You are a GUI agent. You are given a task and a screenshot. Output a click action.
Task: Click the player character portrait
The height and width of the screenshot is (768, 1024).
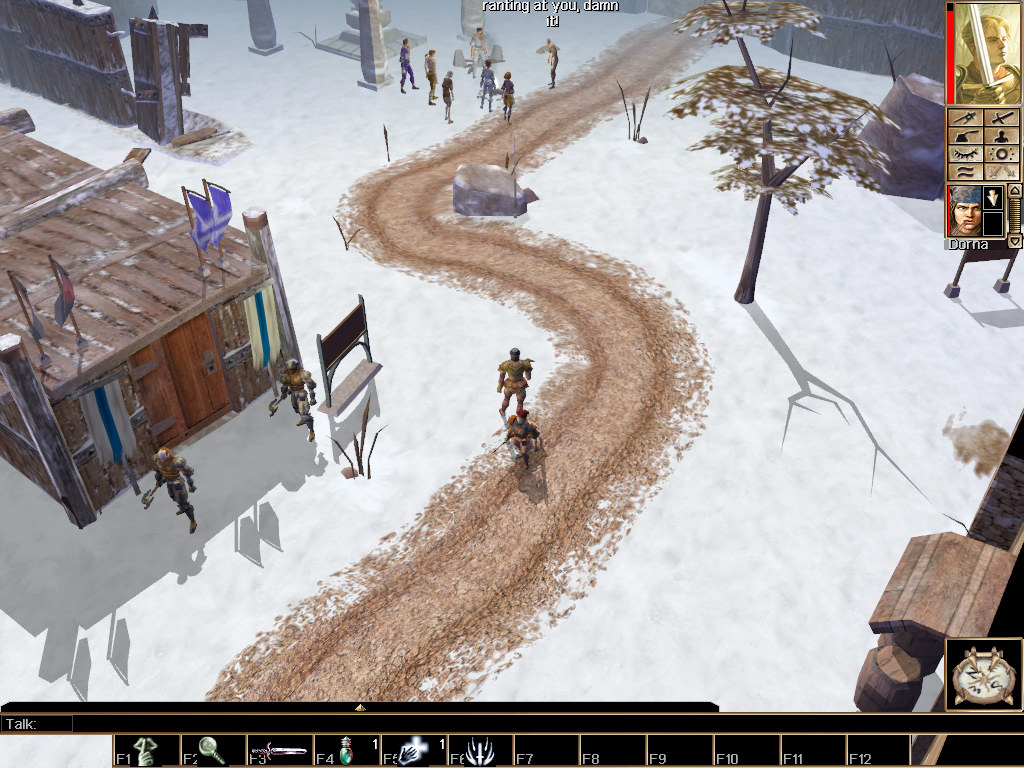pos(986,53)
